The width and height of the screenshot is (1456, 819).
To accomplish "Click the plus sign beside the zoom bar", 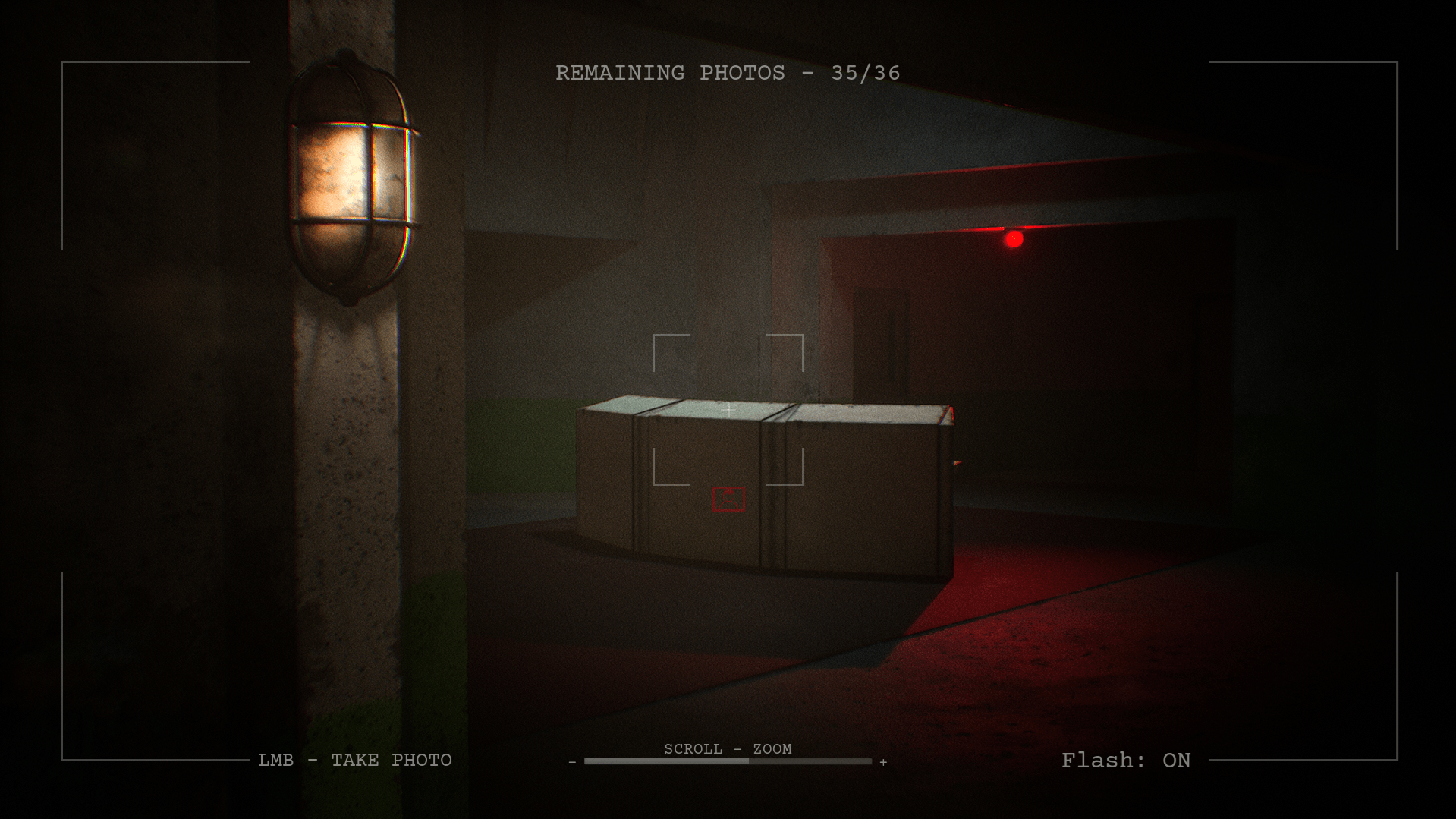I will tap(883, 762).
